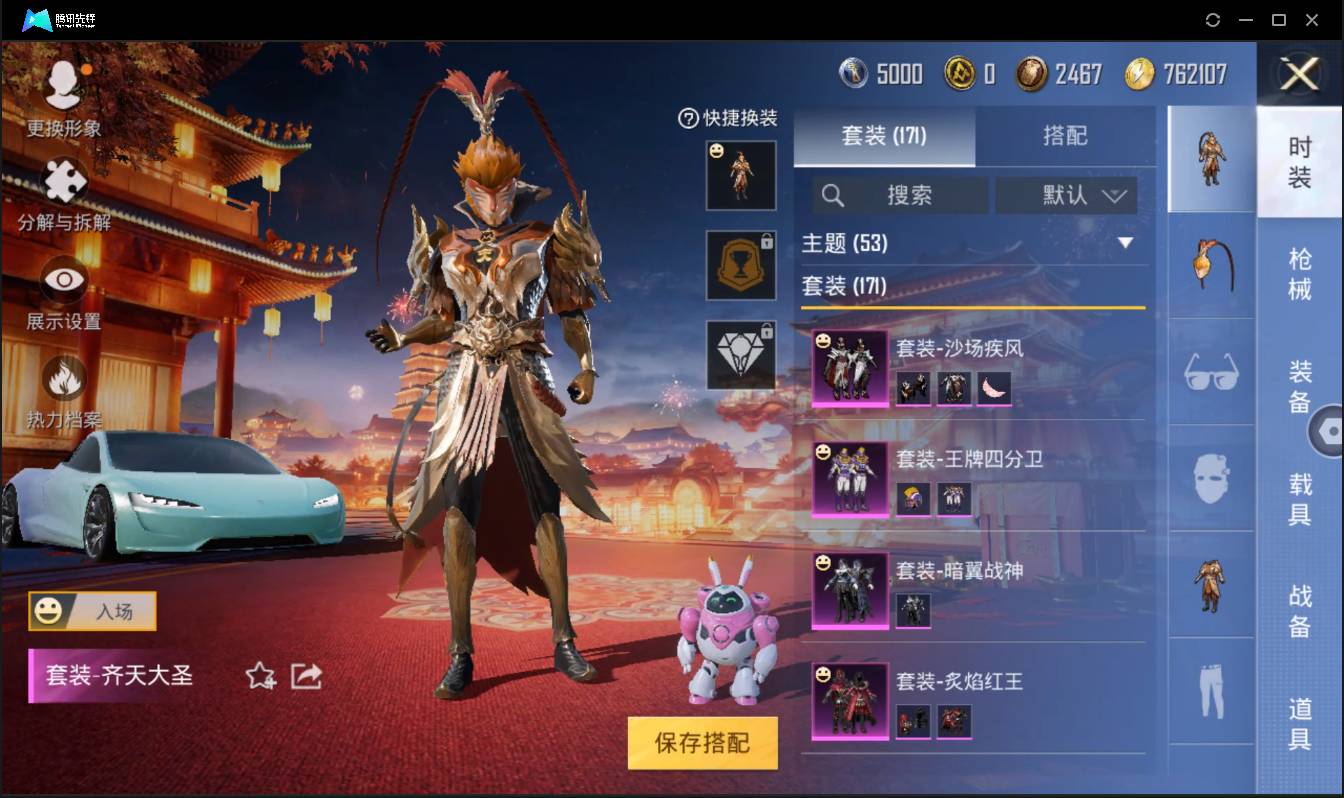The image size is (1344, 798).
Task: Select the mask category icon
Action: [1210, 480]
